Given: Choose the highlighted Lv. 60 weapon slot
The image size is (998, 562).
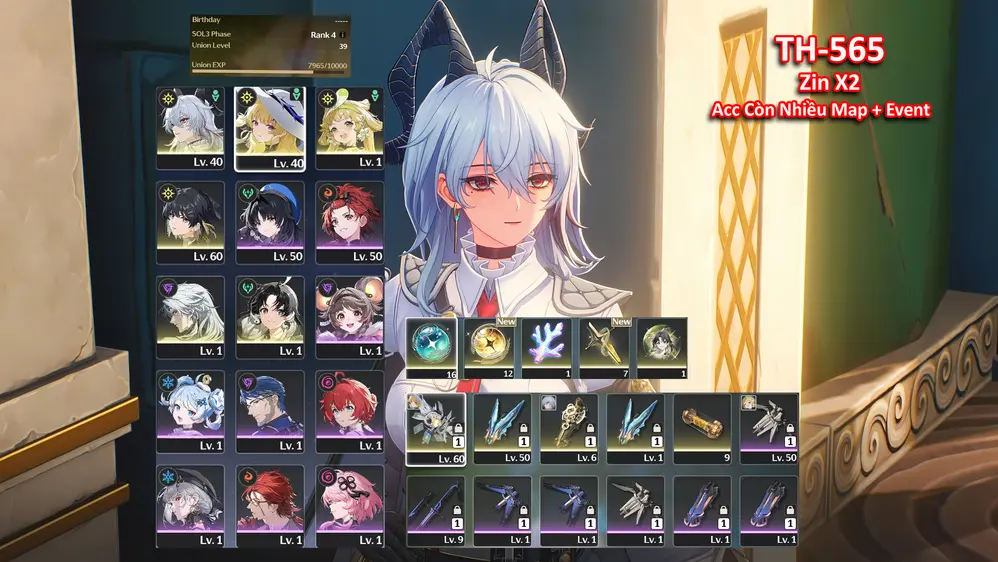Looking at the screenshot, I should click(x=435, y=429).
